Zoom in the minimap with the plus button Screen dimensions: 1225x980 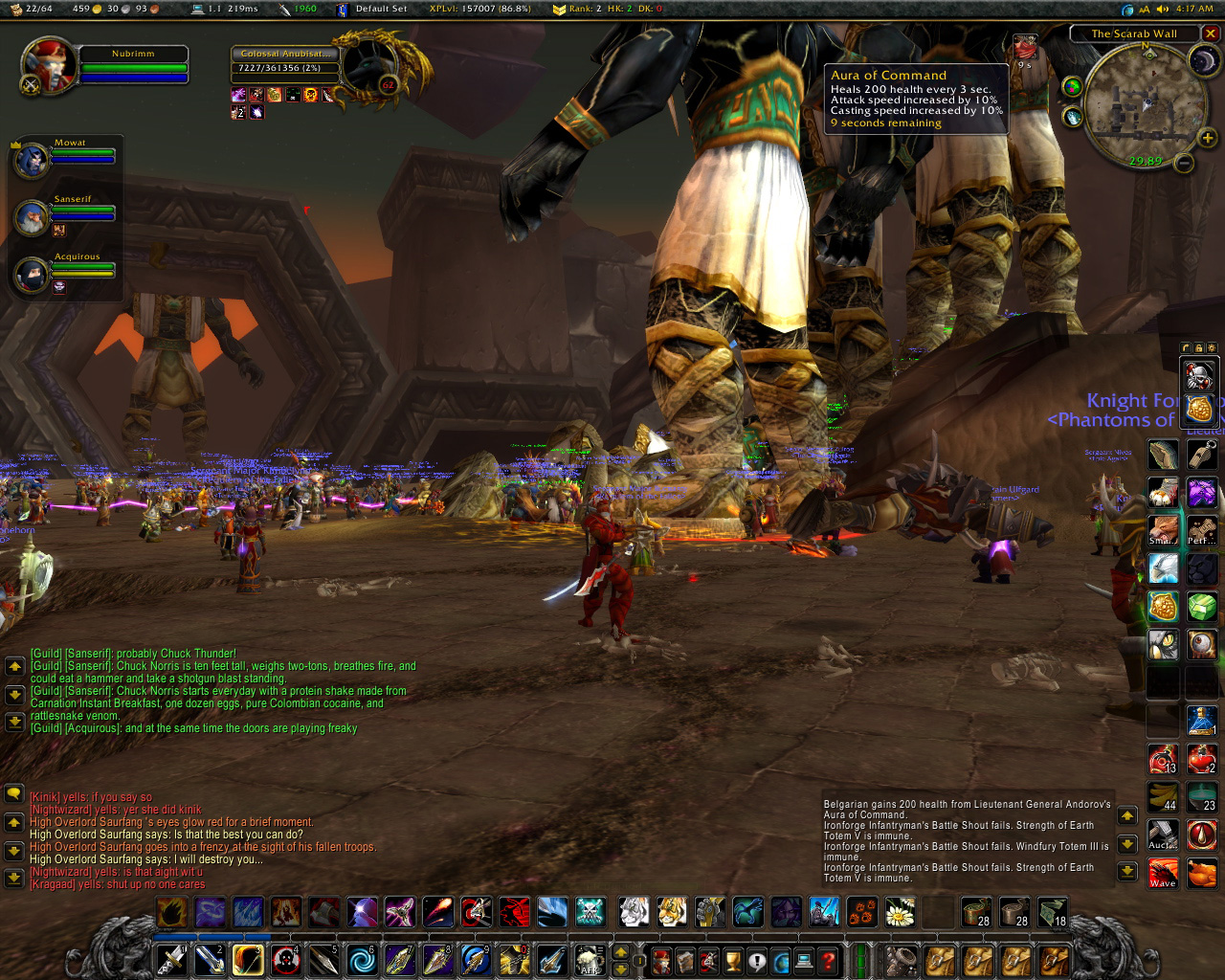[x=1208, y=139]
